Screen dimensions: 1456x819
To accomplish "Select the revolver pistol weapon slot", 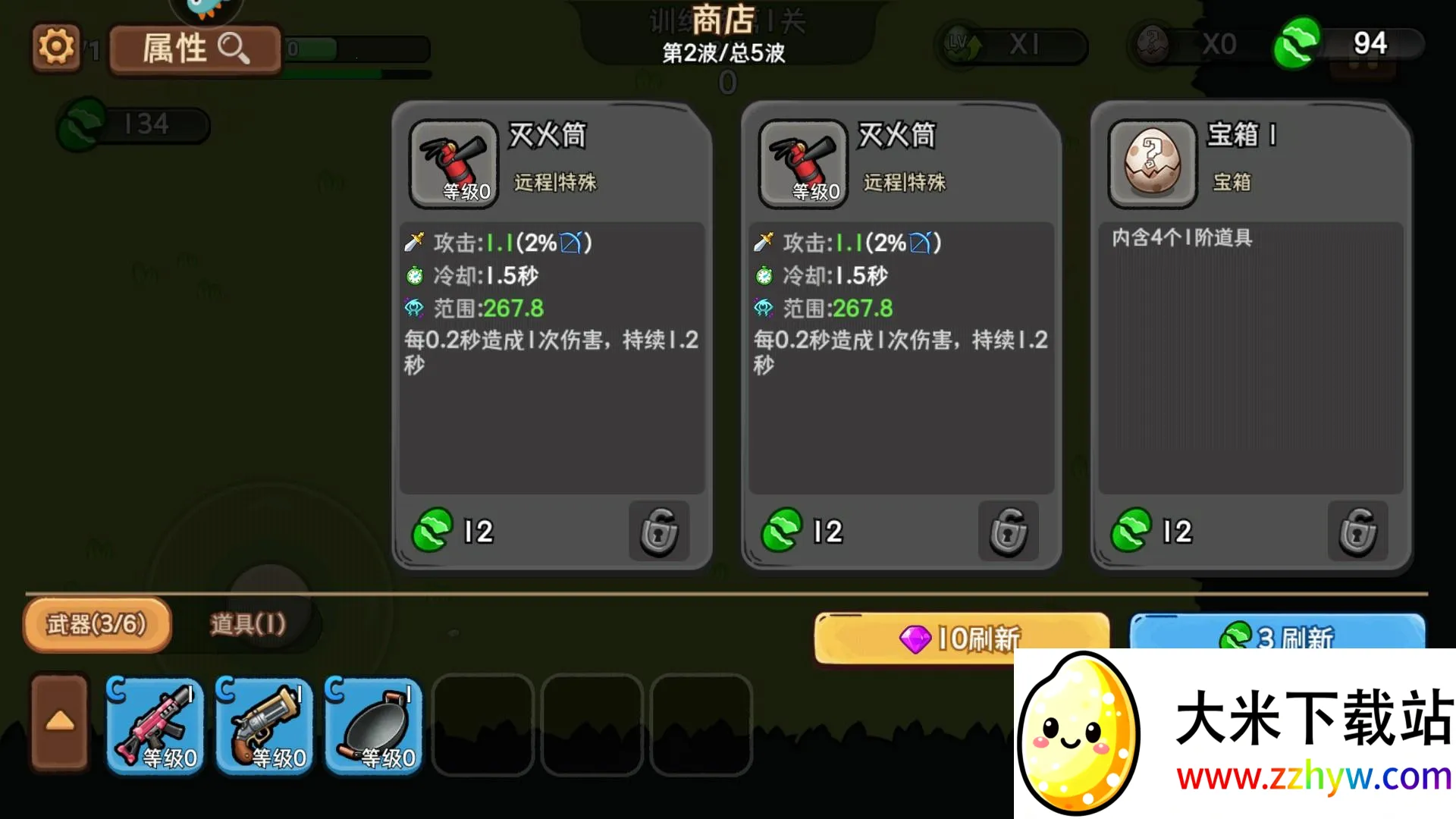I will click(x=264, y=725).
